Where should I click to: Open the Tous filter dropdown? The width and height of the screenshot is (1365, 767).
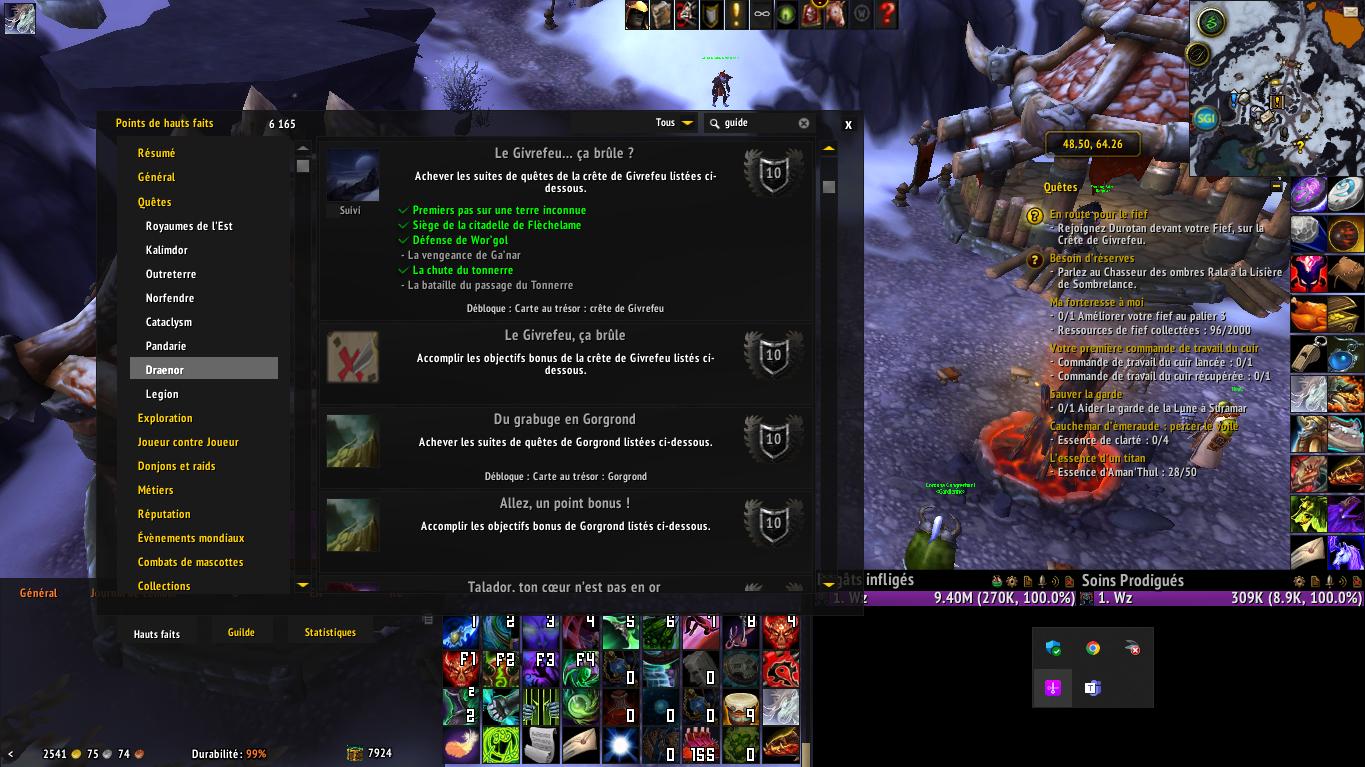pyautogui.click(x=675, y=123)
